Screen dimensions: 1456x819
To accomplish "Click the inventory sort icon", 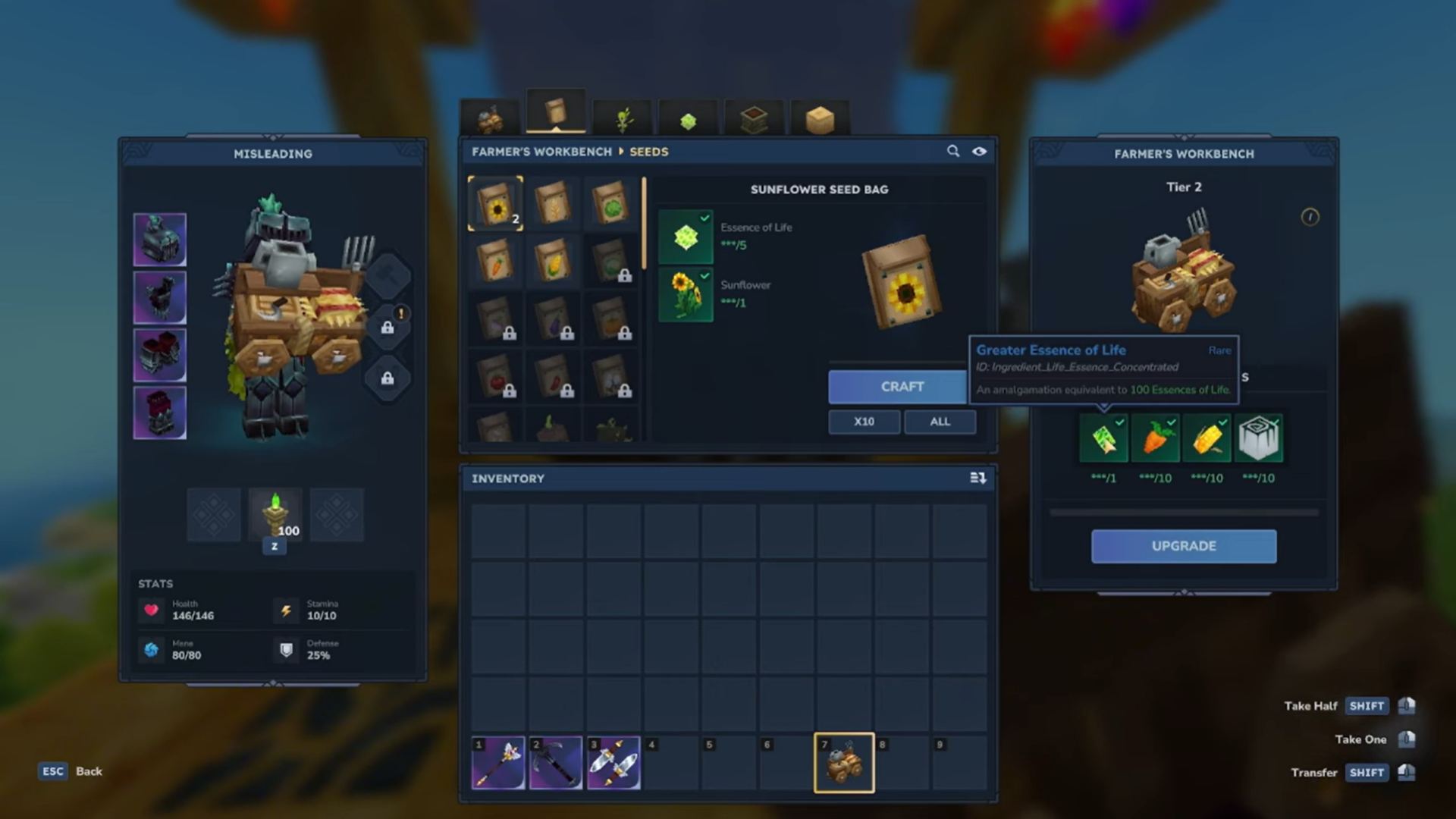I will pos(978,478).
